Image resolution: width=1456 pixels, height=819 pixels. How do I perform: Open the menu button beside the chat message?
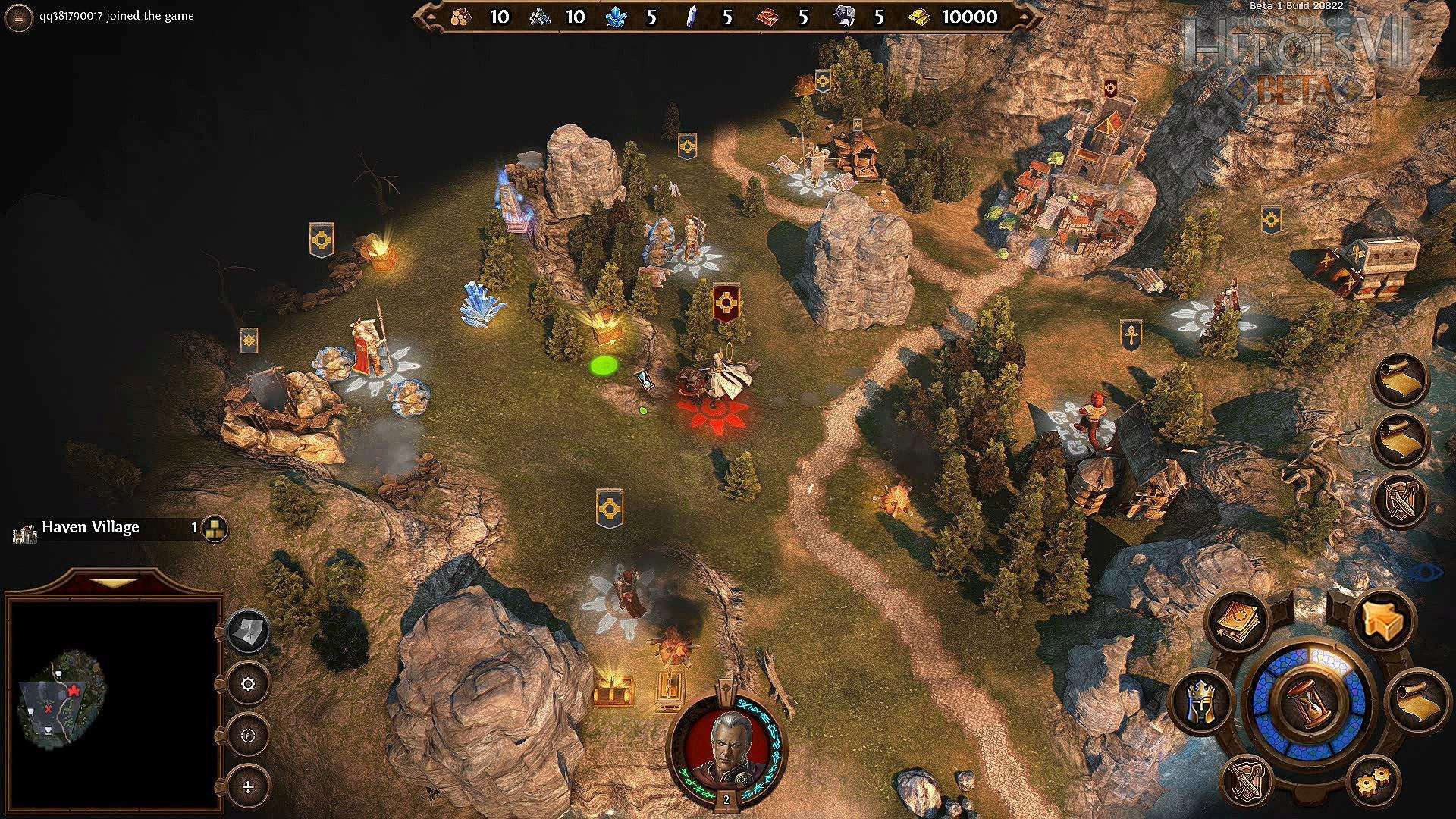(x=19, y=17)
